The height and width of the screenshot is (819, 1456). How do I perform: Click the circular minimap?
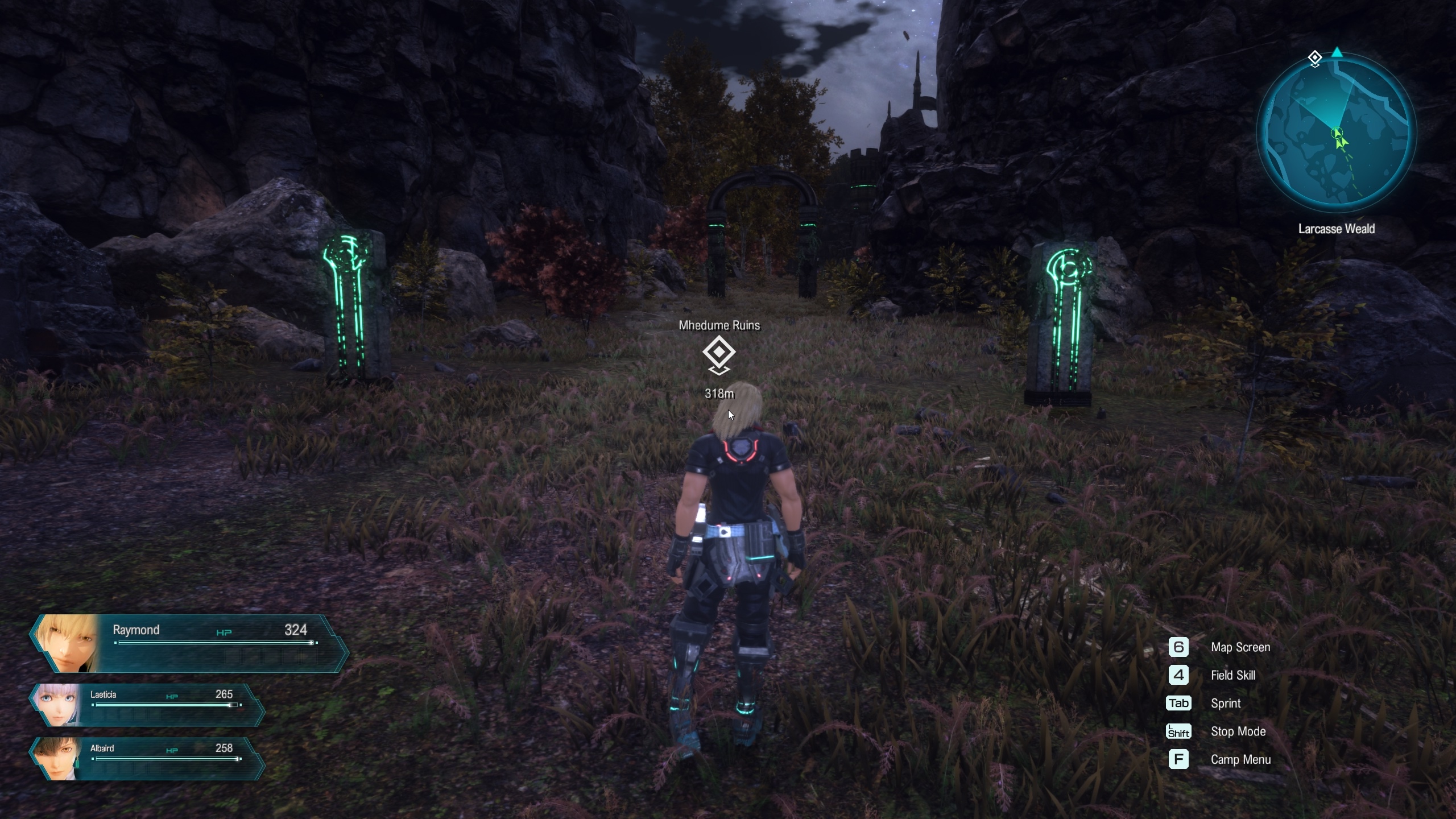tap(1336, 132)
